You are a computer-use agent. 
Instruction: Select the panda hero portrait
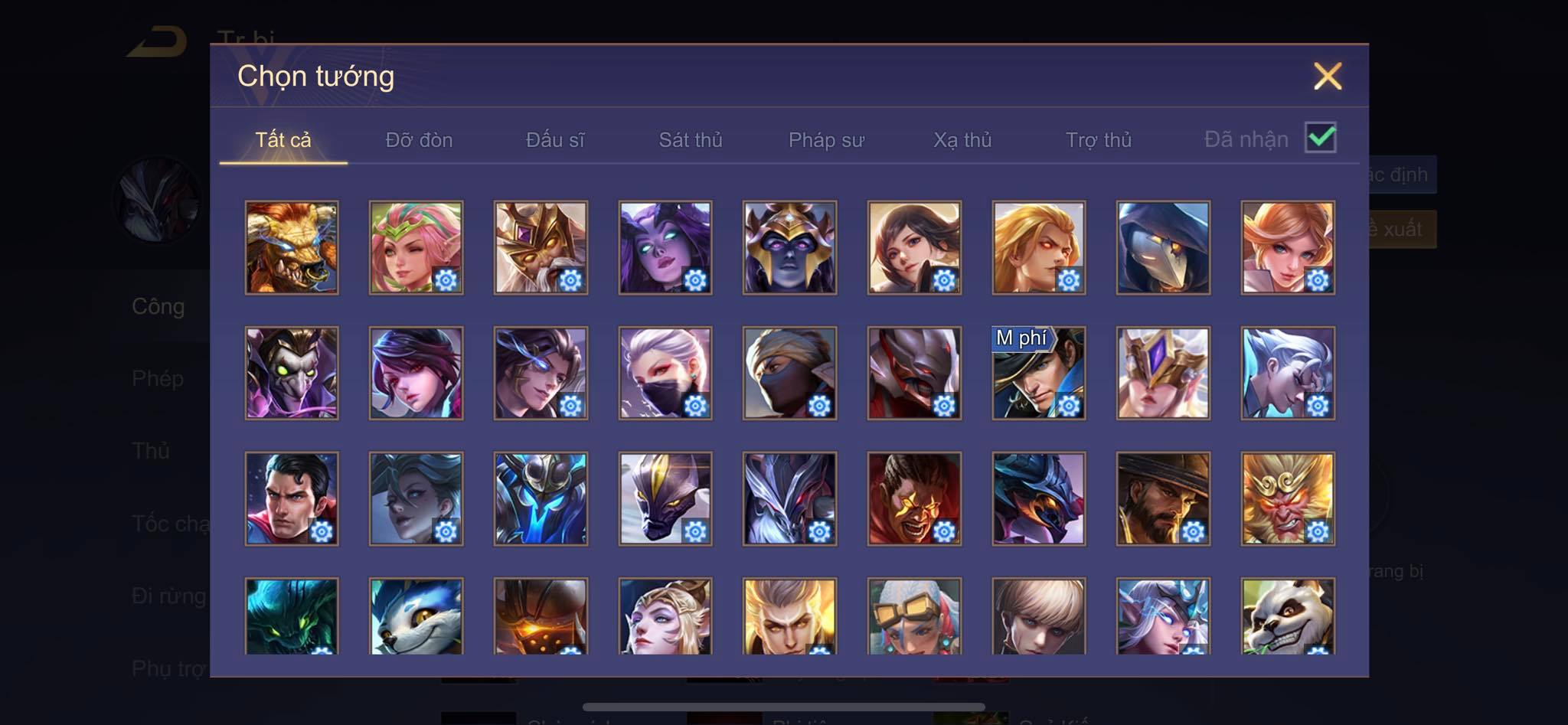point(1288,616)
